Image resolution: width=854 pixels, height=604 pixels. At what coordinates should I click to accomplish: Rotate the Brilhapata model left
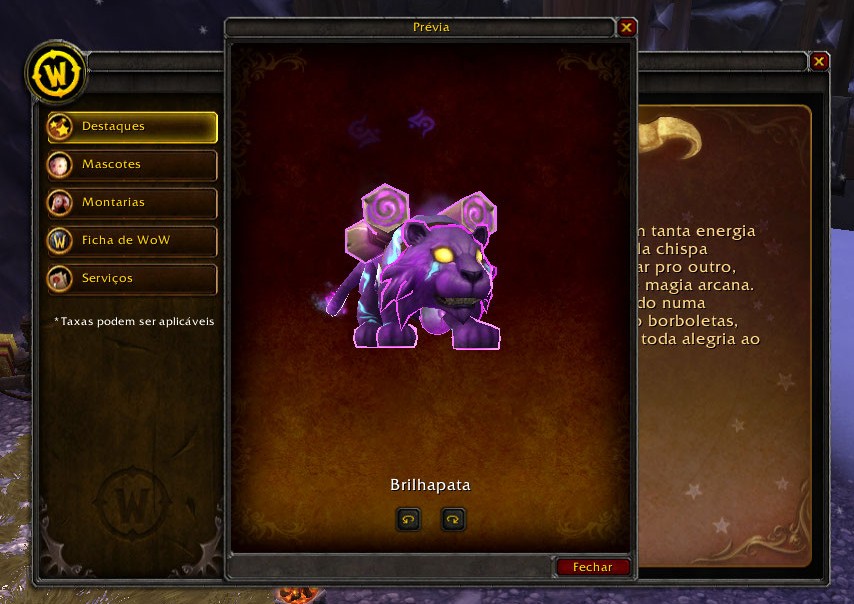408,519
